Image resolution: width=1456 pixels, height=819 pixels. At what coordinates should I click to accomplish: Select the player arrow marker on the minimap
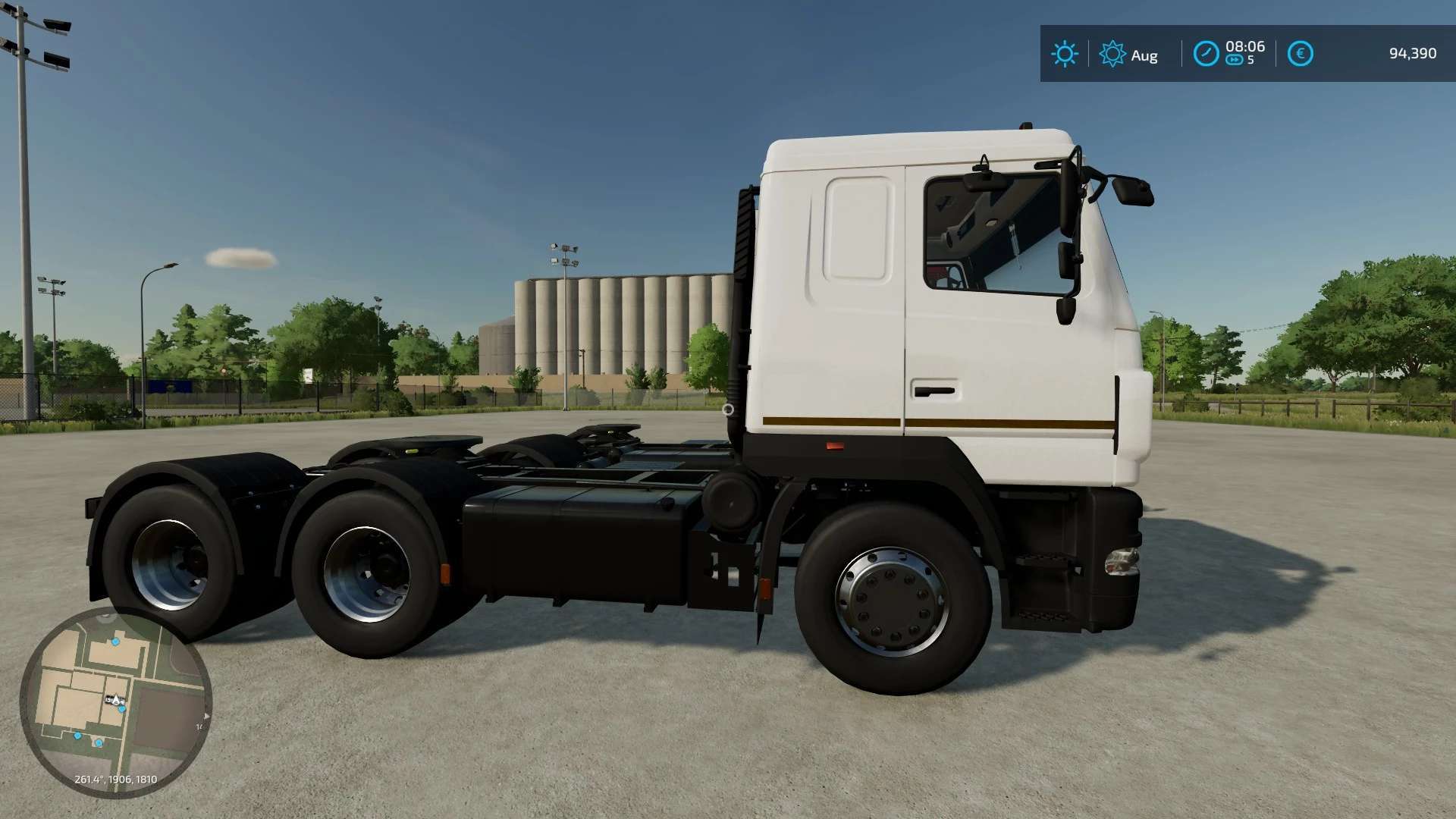tap(115, 699)
